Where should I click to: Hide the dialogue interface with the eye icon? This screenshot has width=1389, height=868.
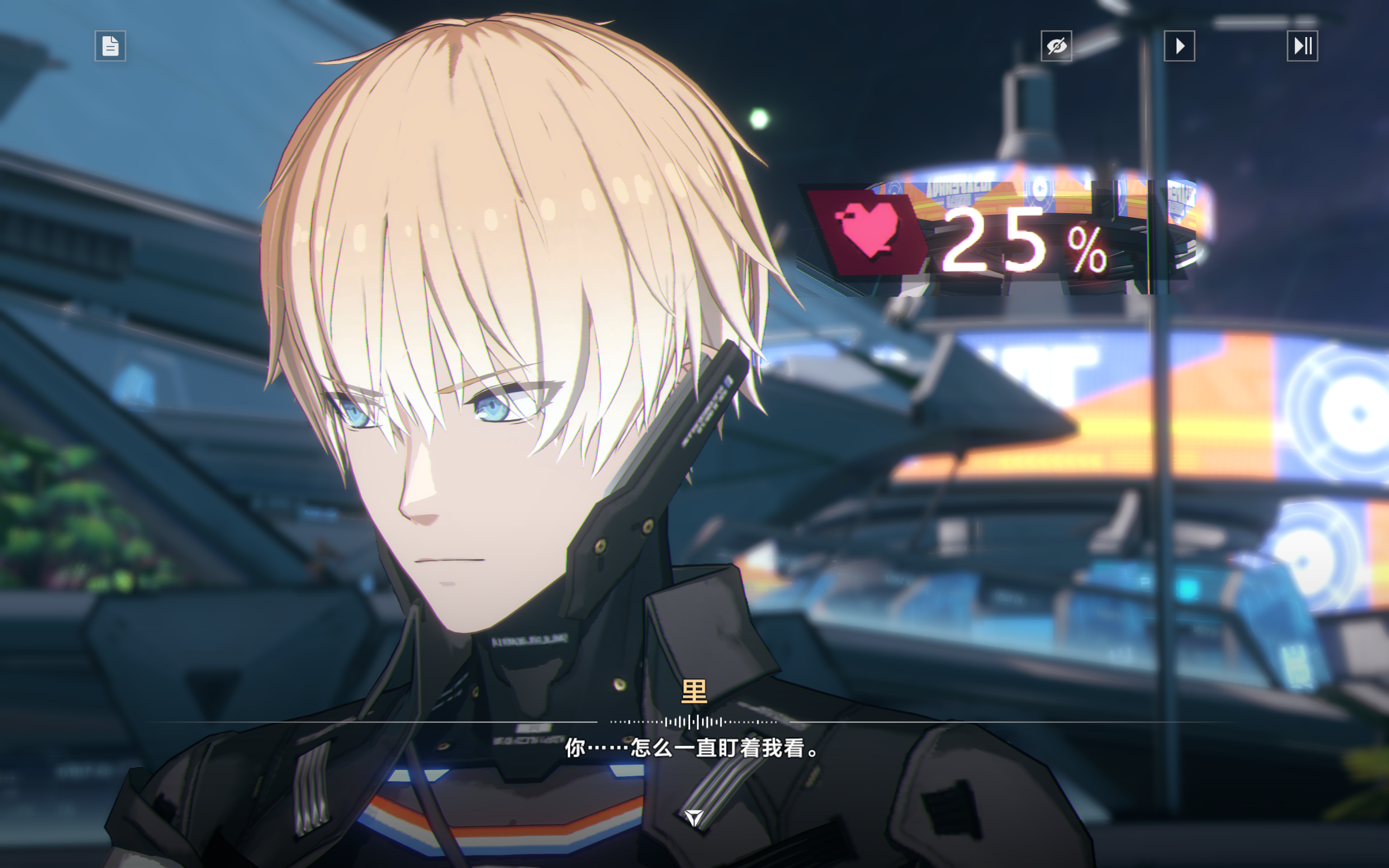1056,46
